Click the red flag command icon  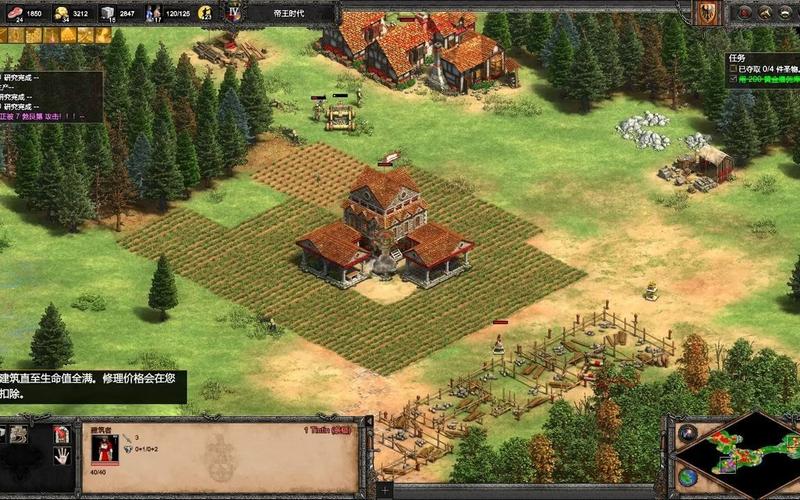point(62,433)
